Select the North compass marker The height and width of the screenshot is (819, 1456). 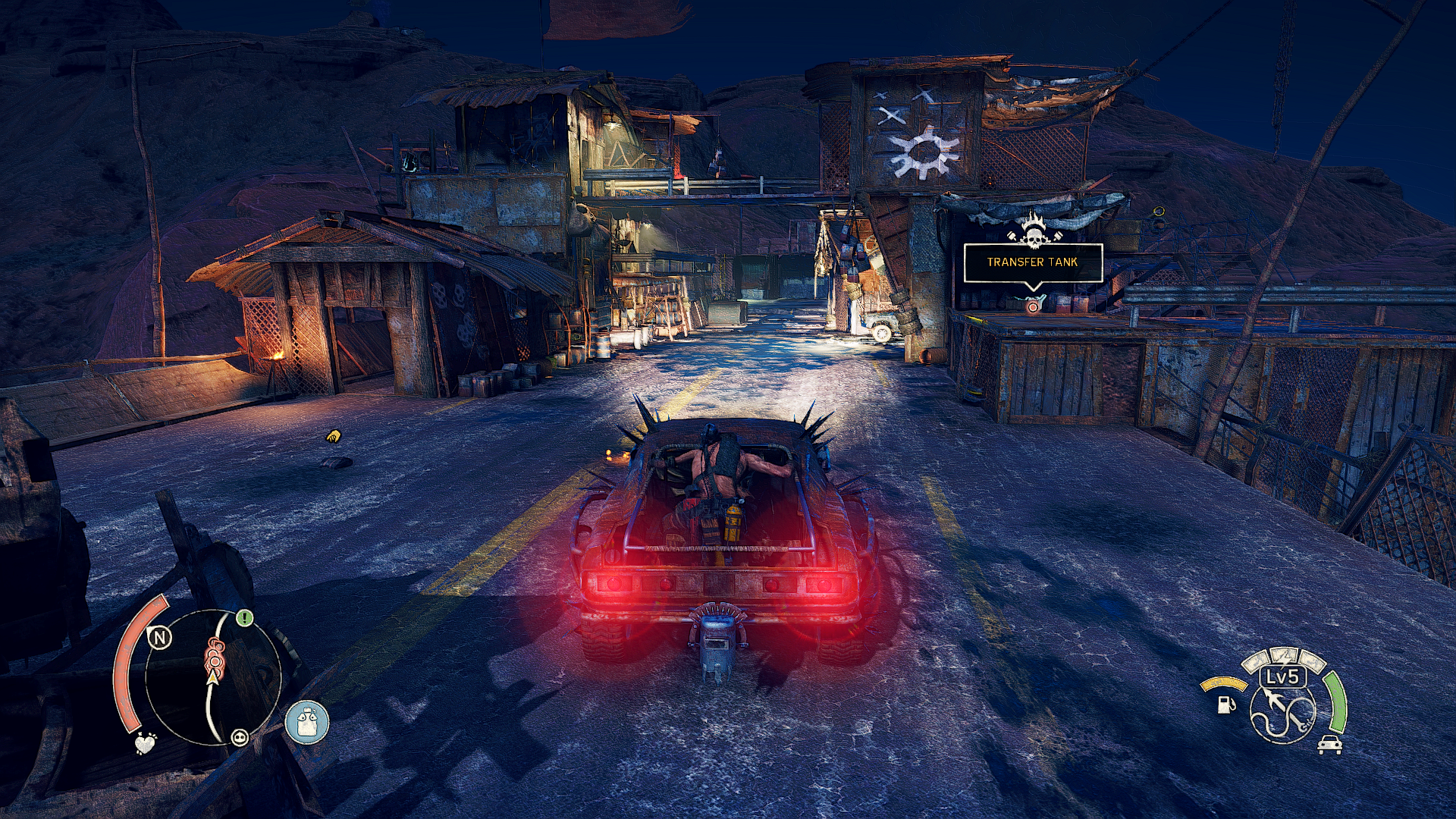pyautogui.click(x=159, y=638)
